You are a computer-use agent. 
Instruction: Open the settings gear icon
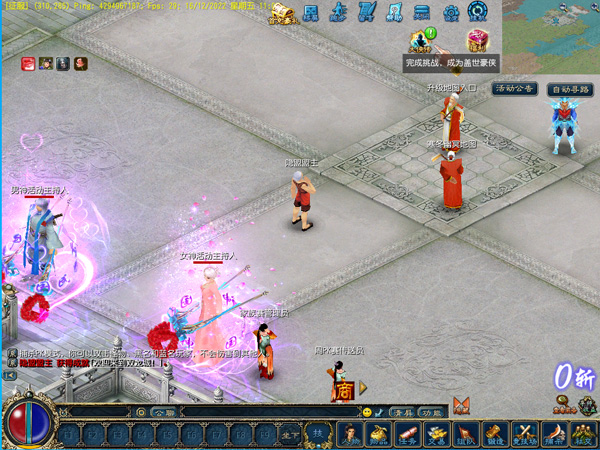[x=451, y=13]
